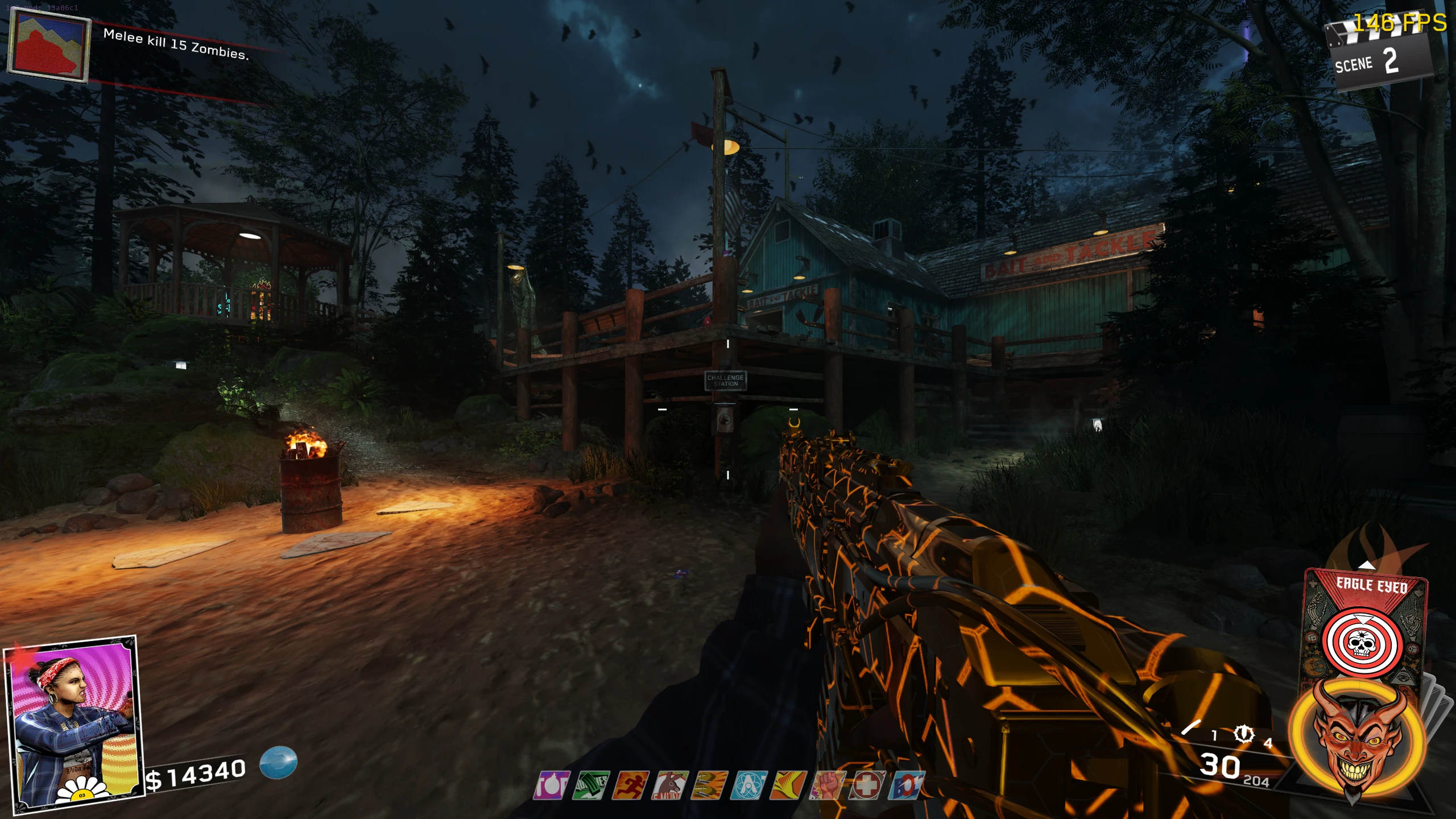Select the blue atom Blue Bolts perk
Screen dimensions: 1456x819
click(750, 785)
